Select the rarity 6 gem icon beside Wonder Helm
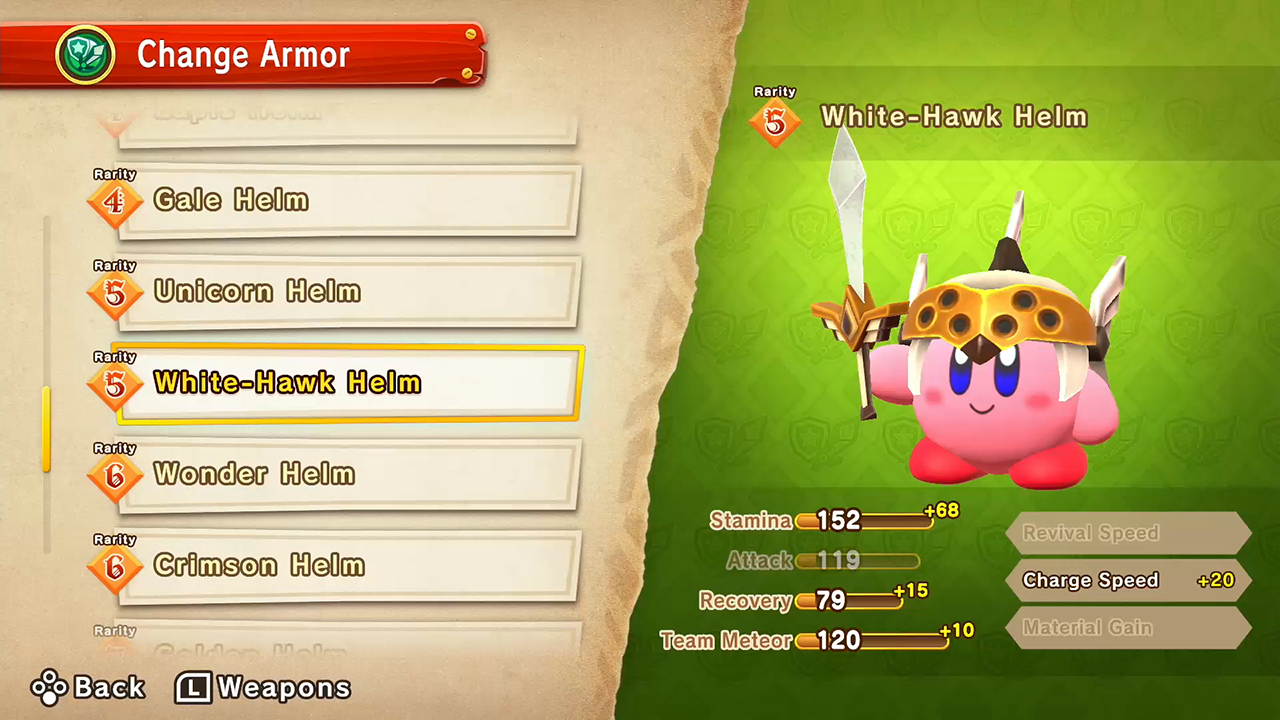The height and width of the screenshot is (720, 1280). [x=114, y=473]
